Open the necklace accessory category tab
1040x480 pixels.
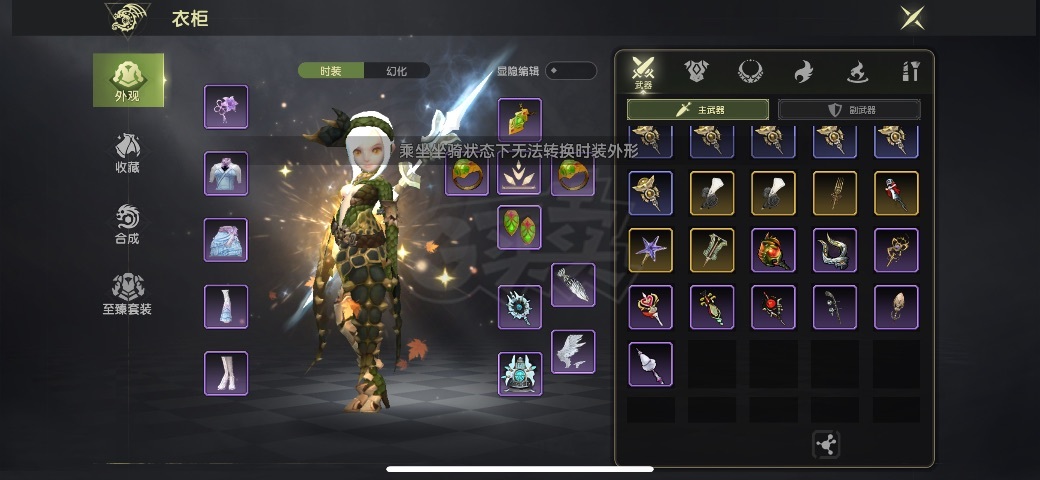(750, 71)
